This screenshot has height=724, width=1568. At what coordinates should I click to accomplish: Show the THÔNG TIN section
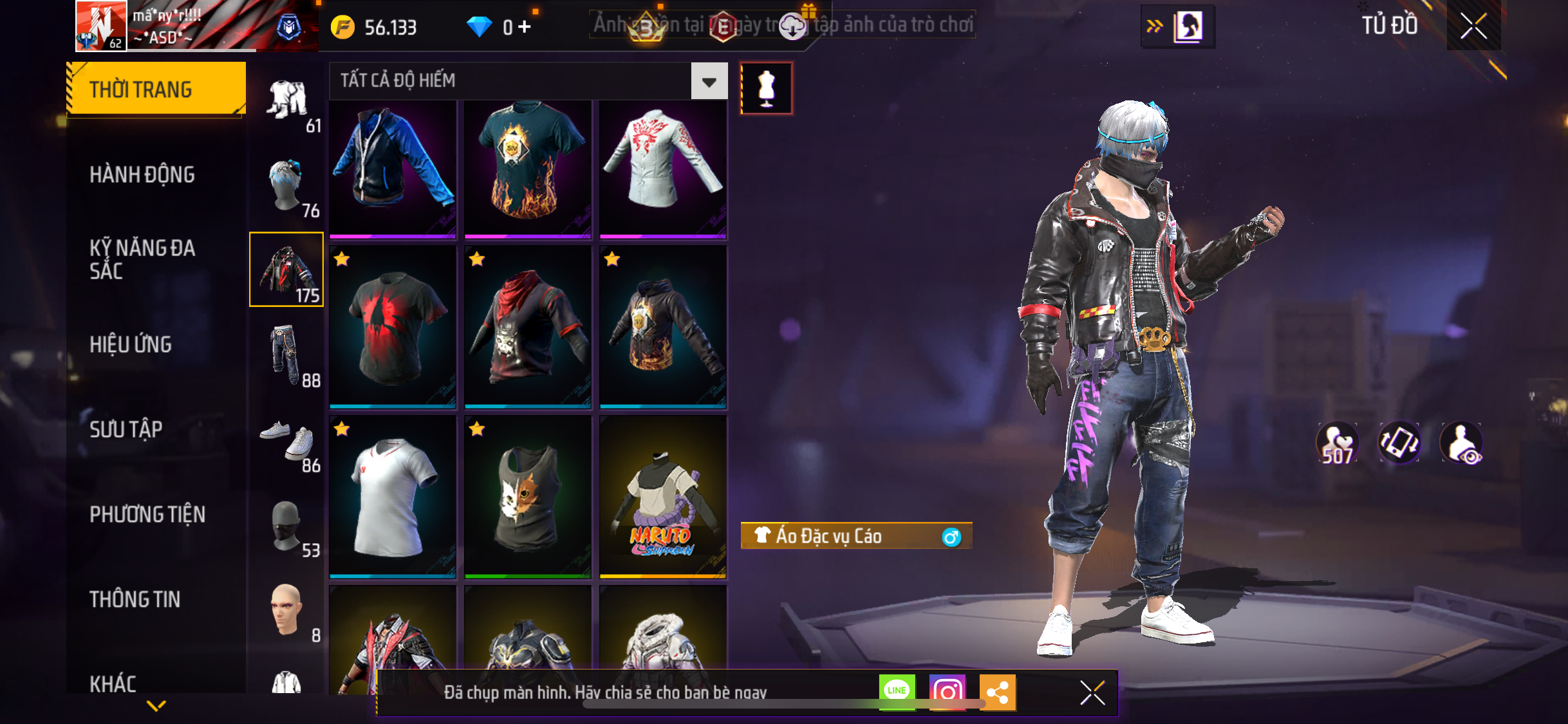point(135,599)
